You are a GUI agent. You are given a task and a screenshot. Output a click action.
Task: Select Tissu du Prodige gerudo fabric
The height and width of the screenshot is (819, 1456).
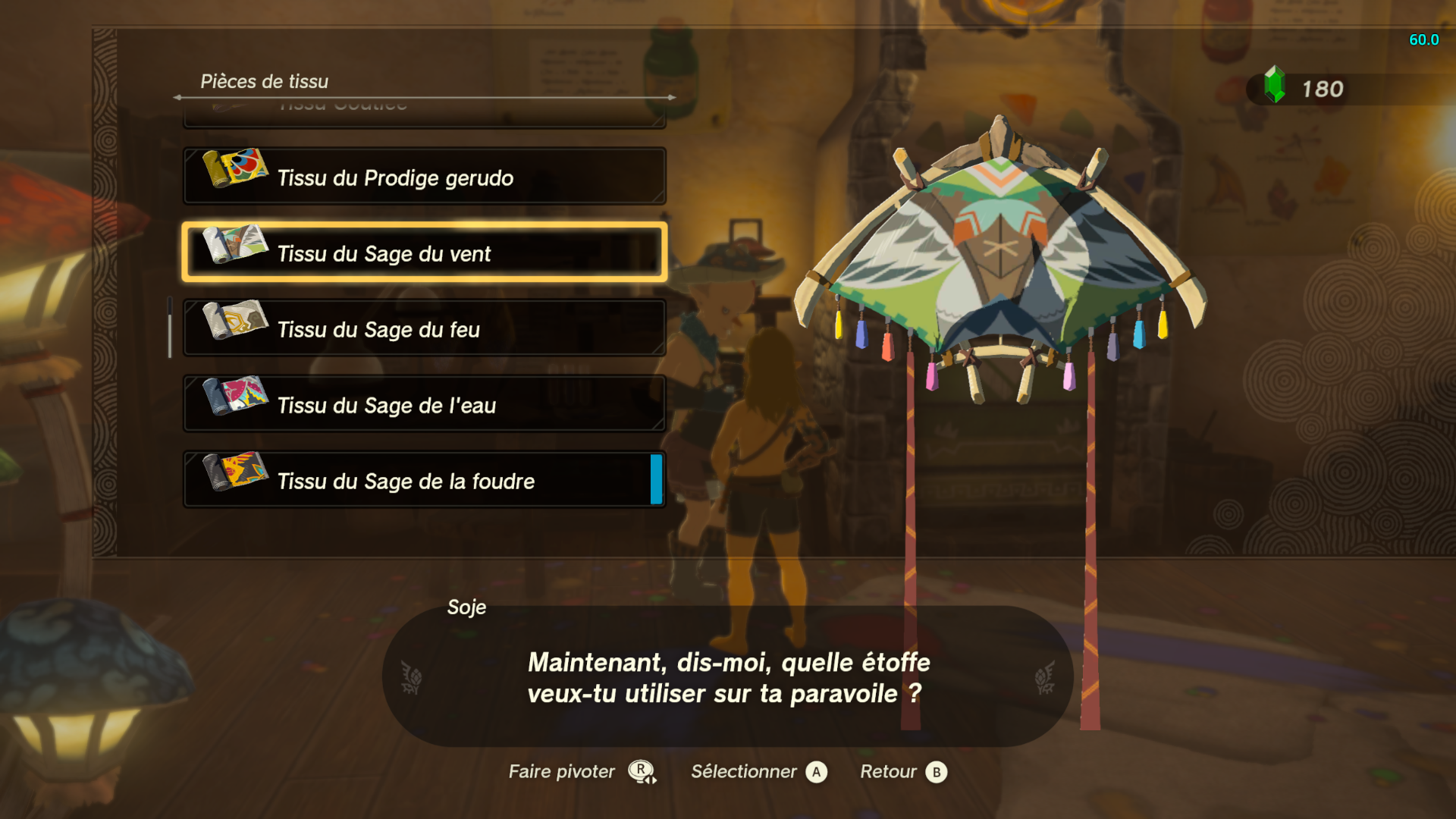point(424,177)
